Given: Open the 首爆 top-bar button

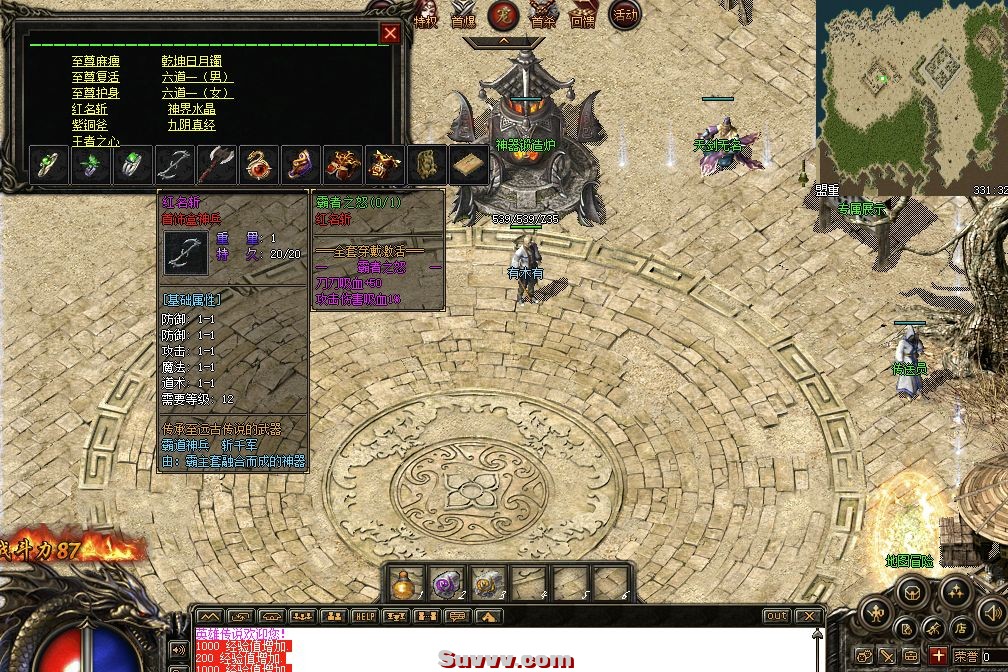Looking at the screenshot, I should click(x=463, y=15).
